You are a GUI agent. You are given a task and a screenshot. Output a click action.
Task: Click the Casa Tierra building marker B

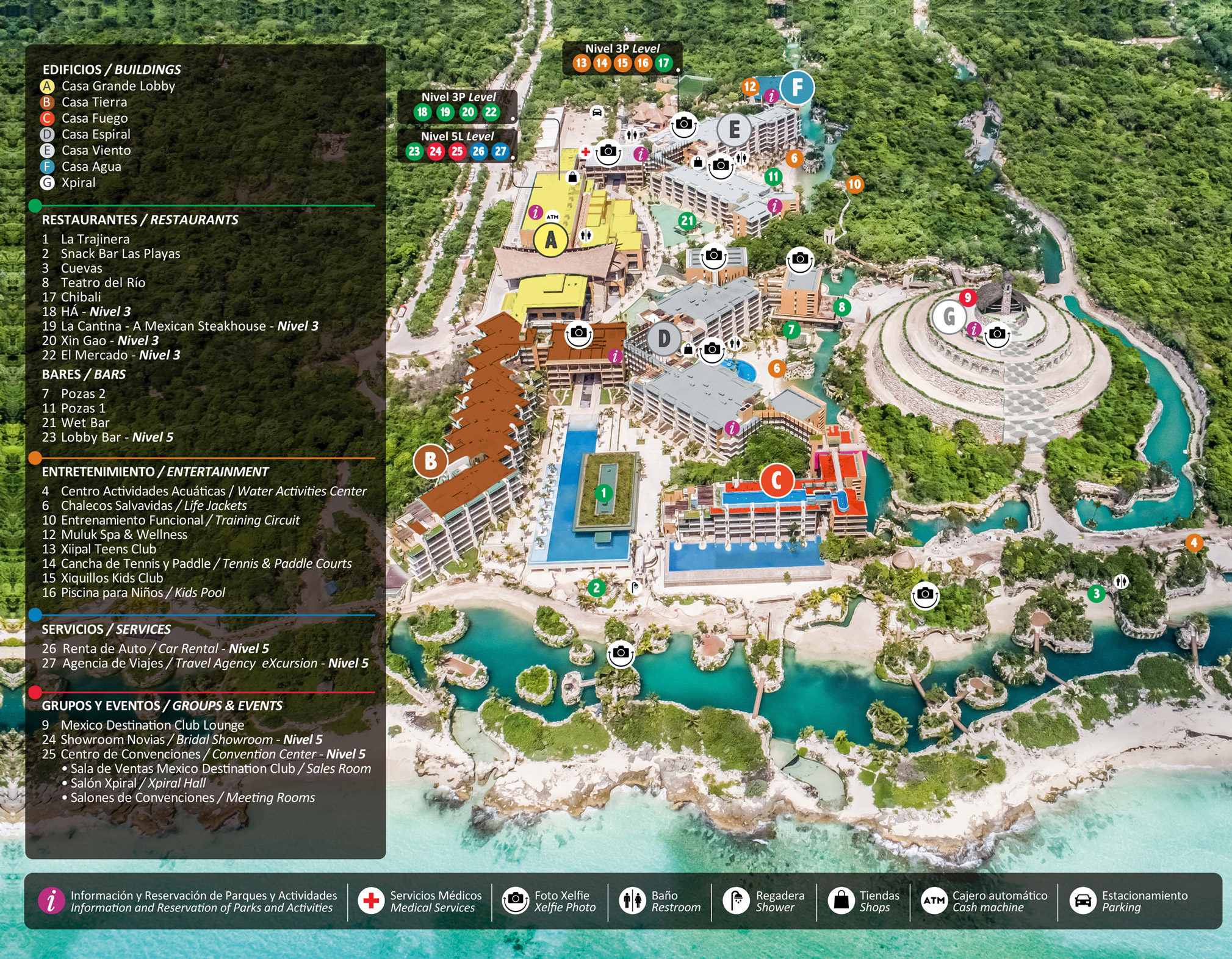click(430, 461)
